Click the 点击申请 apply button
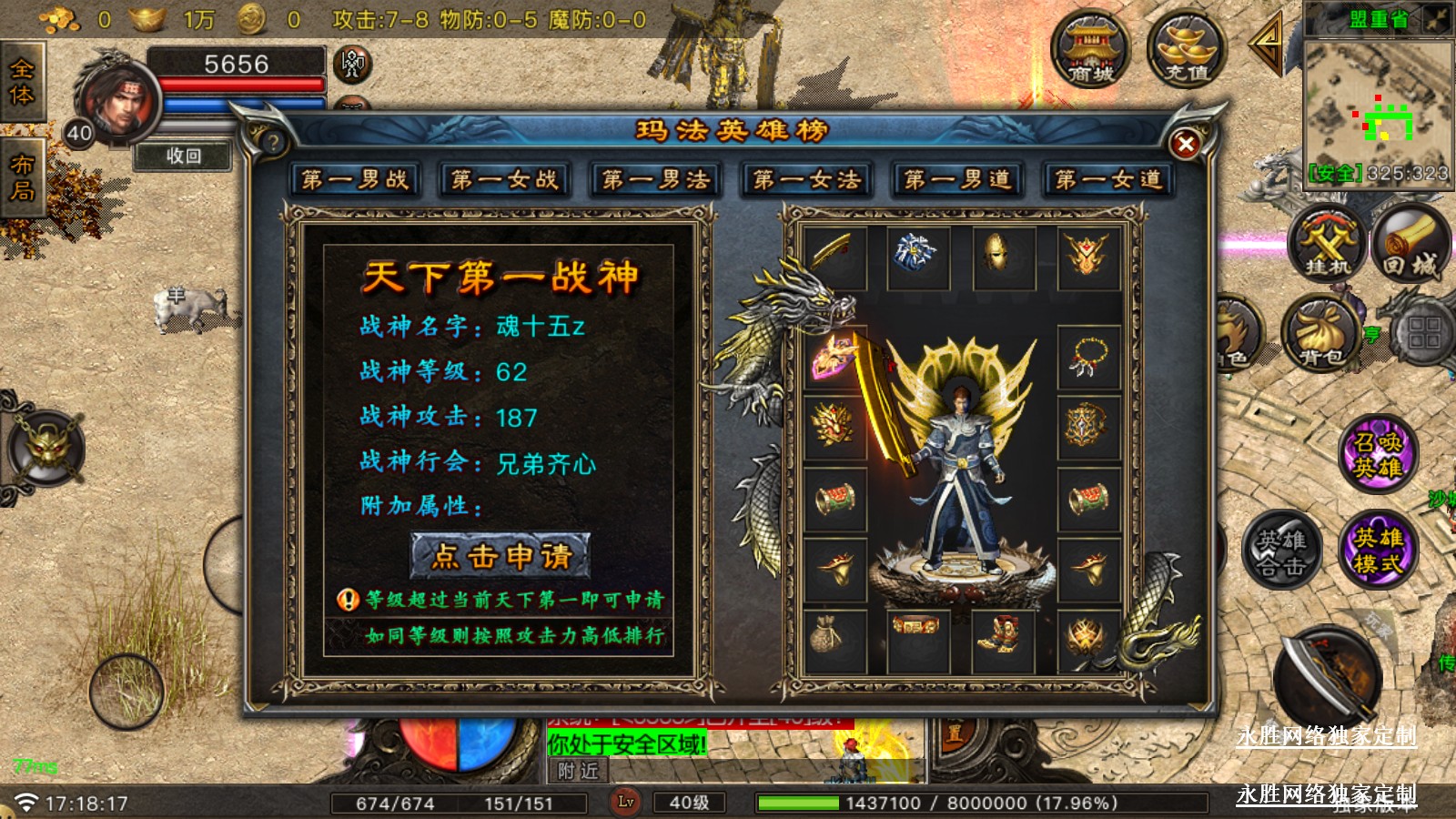 [500, 555]
